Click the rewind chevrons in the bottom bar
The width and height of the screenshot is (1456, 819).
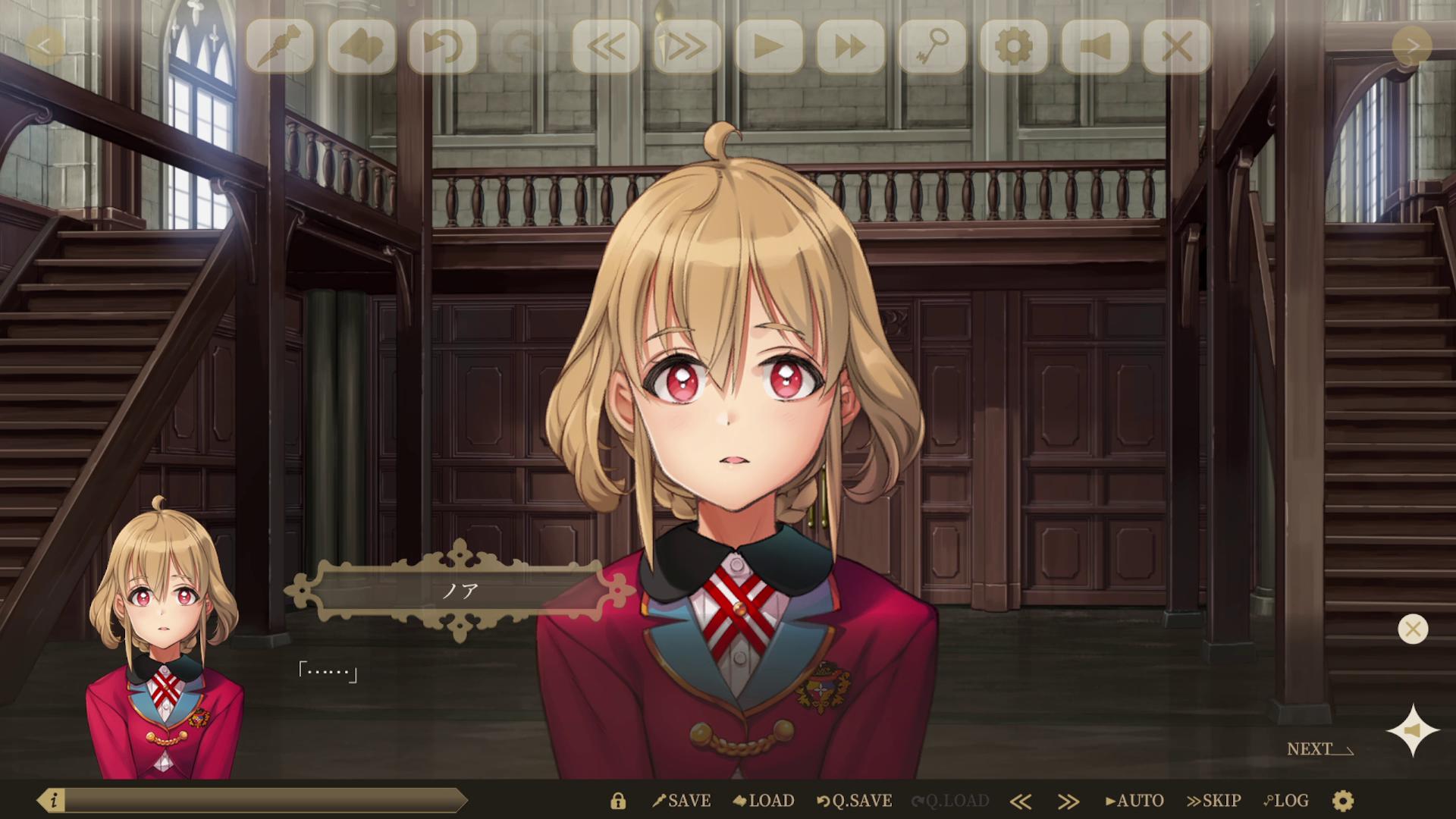pyautogui.click(x=1021, y=800)
